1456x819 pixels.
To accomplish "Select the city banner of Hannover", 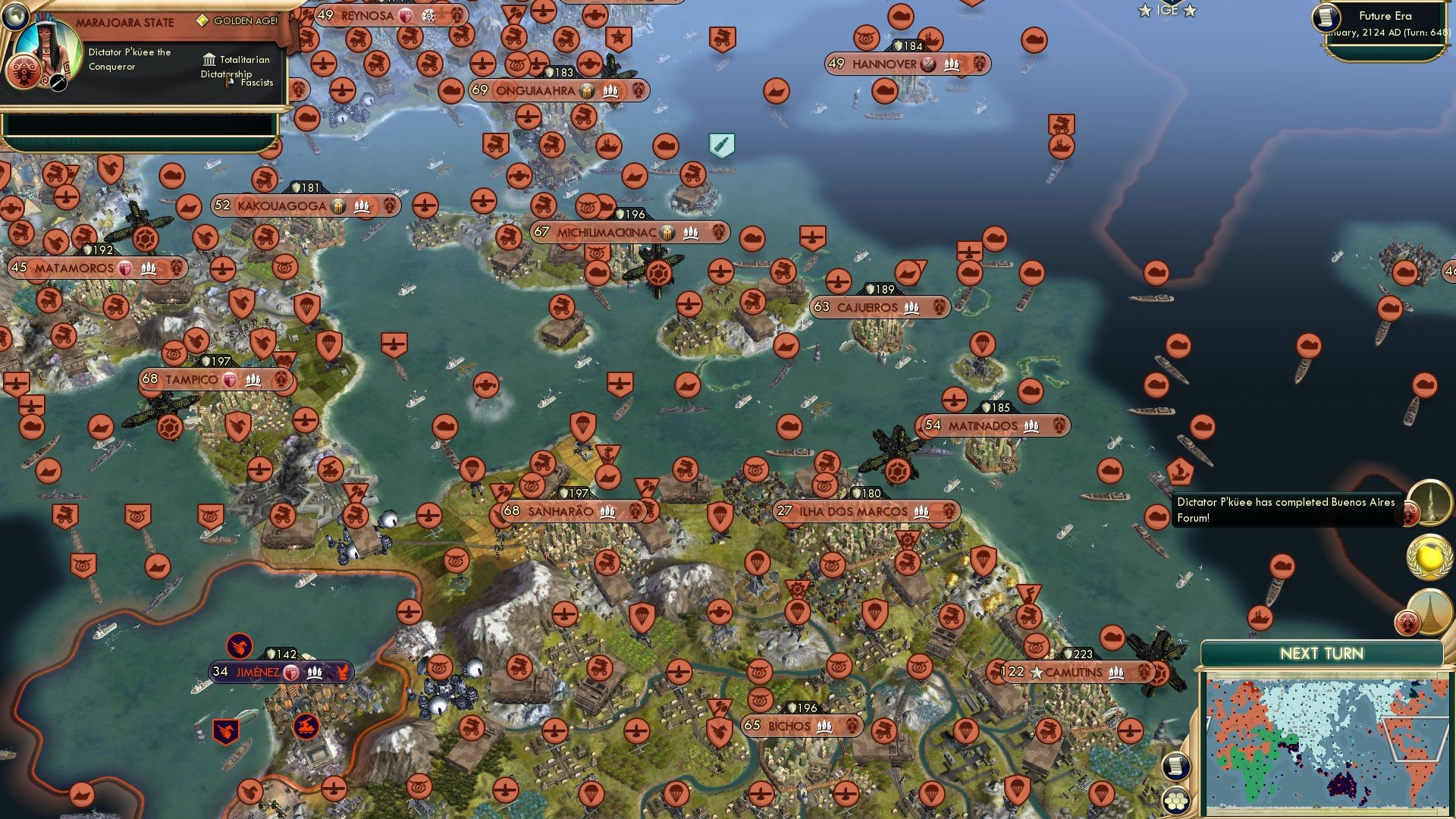I will (901, 64).
